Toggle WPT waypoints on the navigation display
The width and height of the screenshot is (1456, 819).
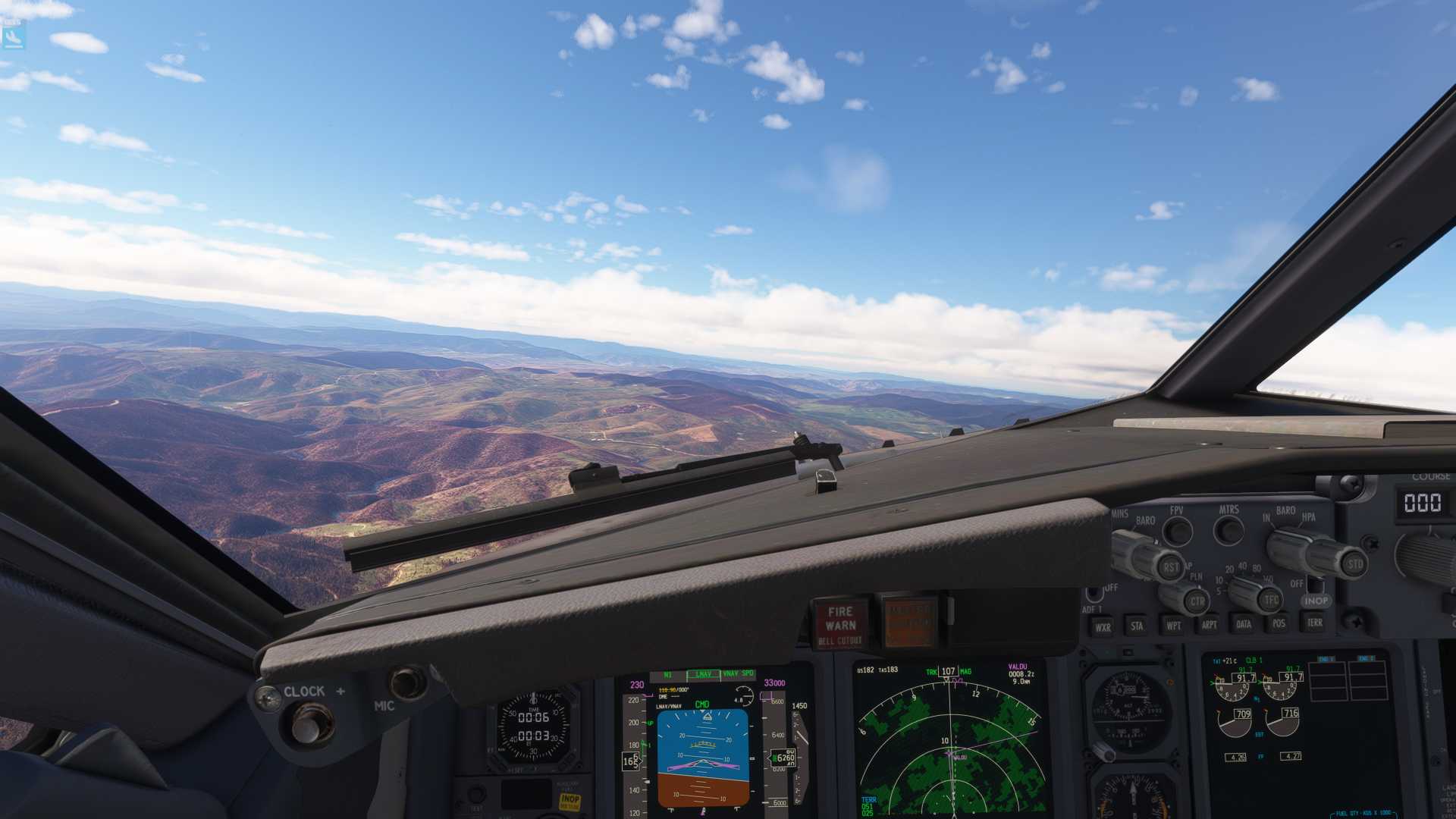pos(1173,626)
